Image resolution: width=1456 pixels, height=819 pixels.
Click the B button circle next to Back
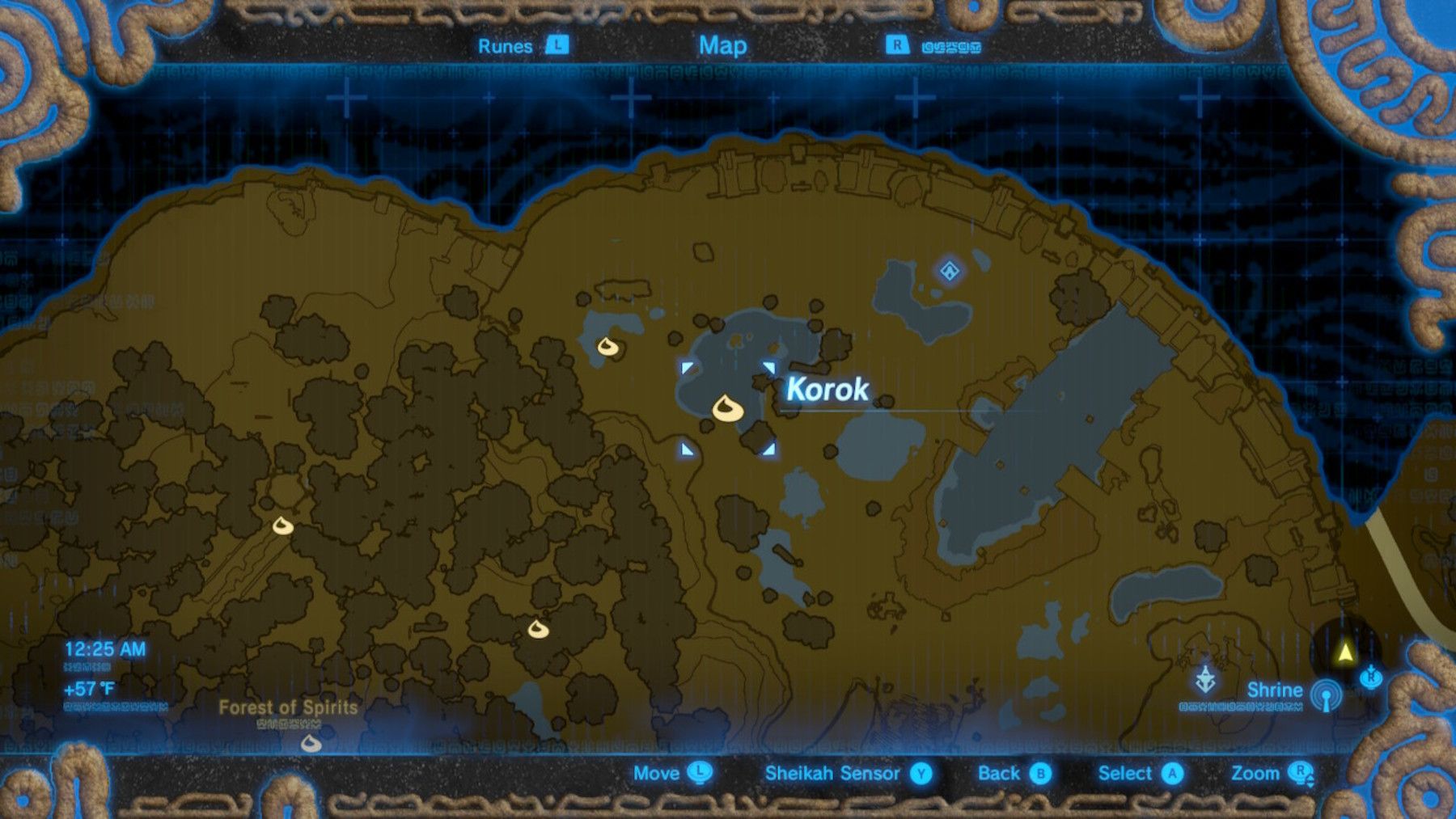tap(1039, 774)
